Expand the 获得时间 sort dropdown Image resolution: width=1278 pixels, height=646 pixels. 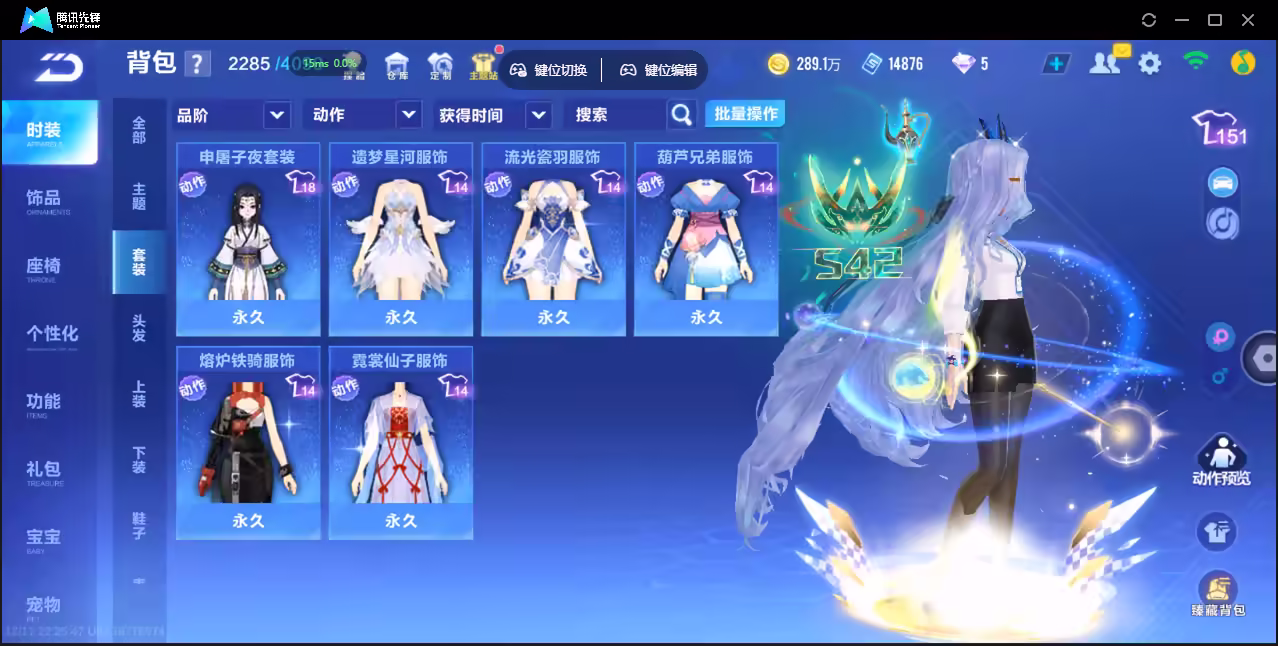pyautogui.click(x=494, y=115)
